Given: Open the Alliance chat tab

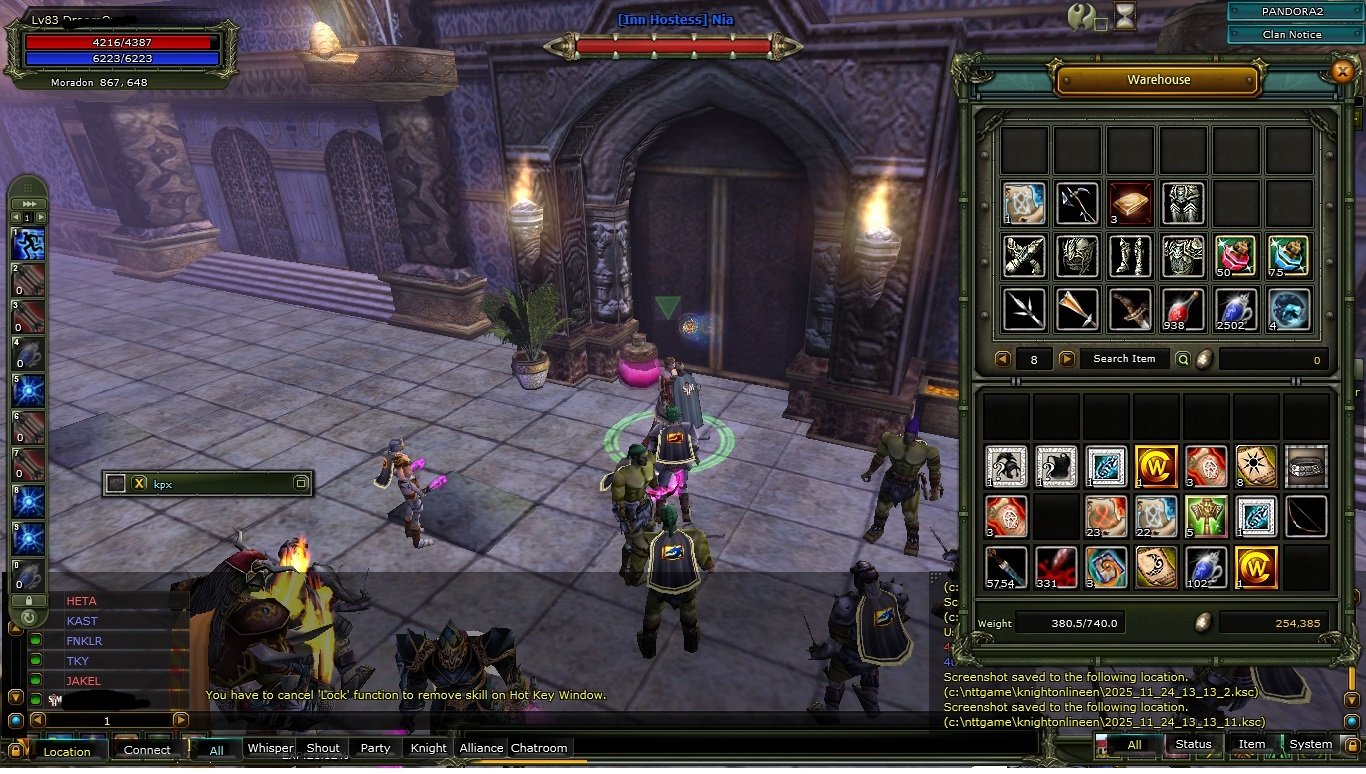Looking at the screenshot, I should click(481, 748).
